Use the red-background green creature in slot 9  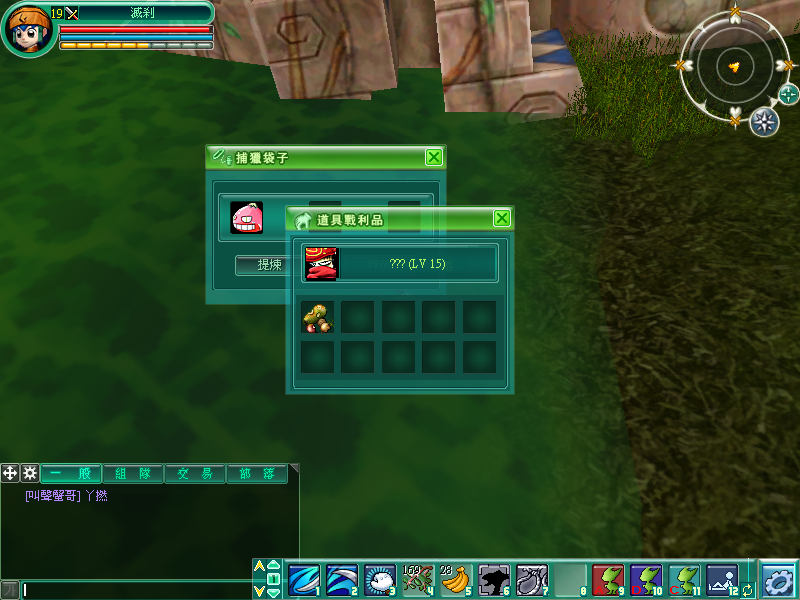tap(608, 579)
